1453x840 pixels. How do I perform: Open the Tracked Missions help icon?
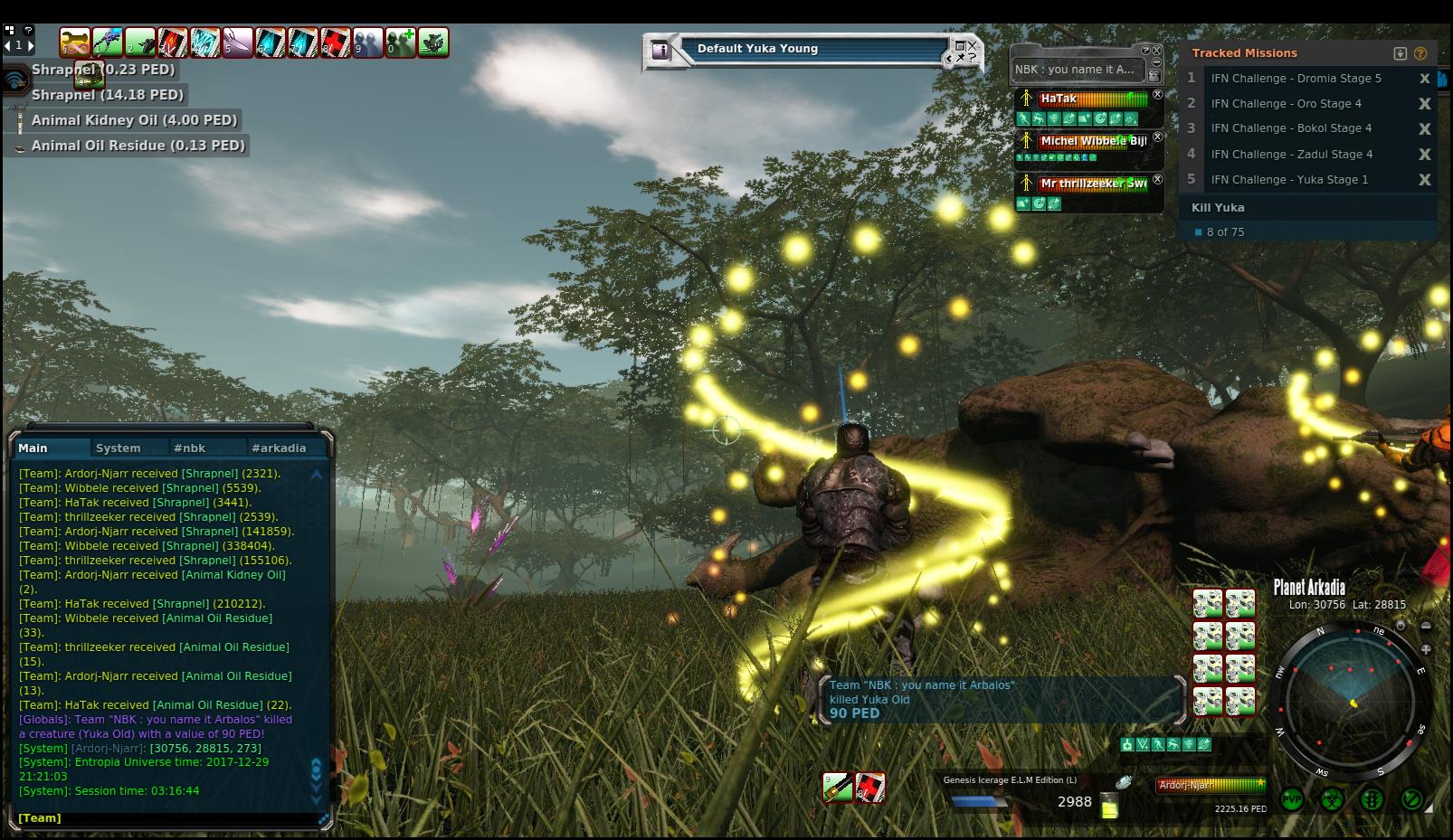pyautogui.click(x=1420, y=53)
